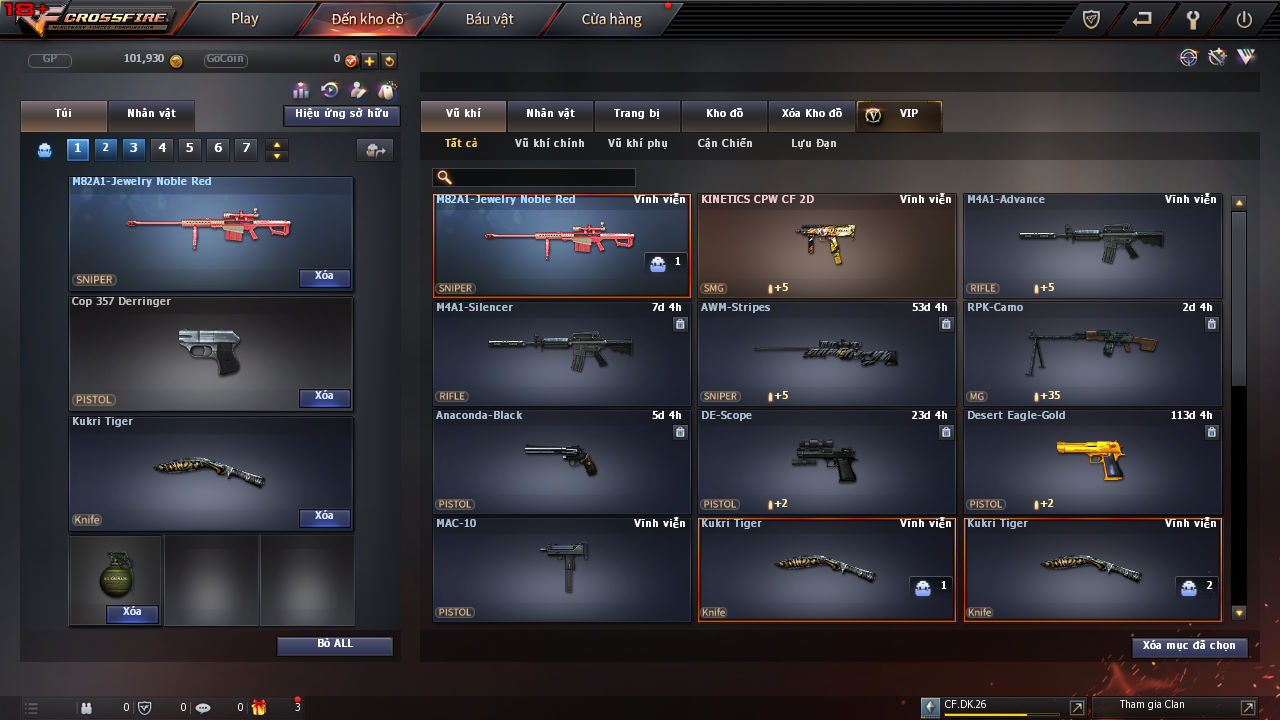The image size is (1280, 720).
Task: Choose the Desert Eagle-Gold pistol
Action: 1092,462
